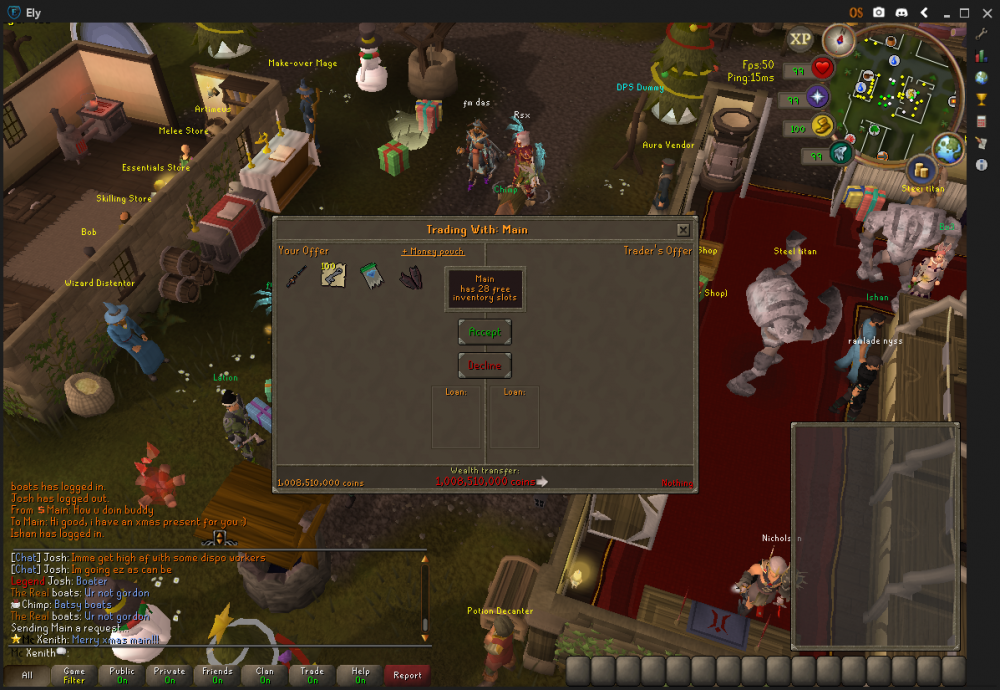1000x690 pixels.
Task: Take a screenshot with the camera icon
Action: point(878,12)
